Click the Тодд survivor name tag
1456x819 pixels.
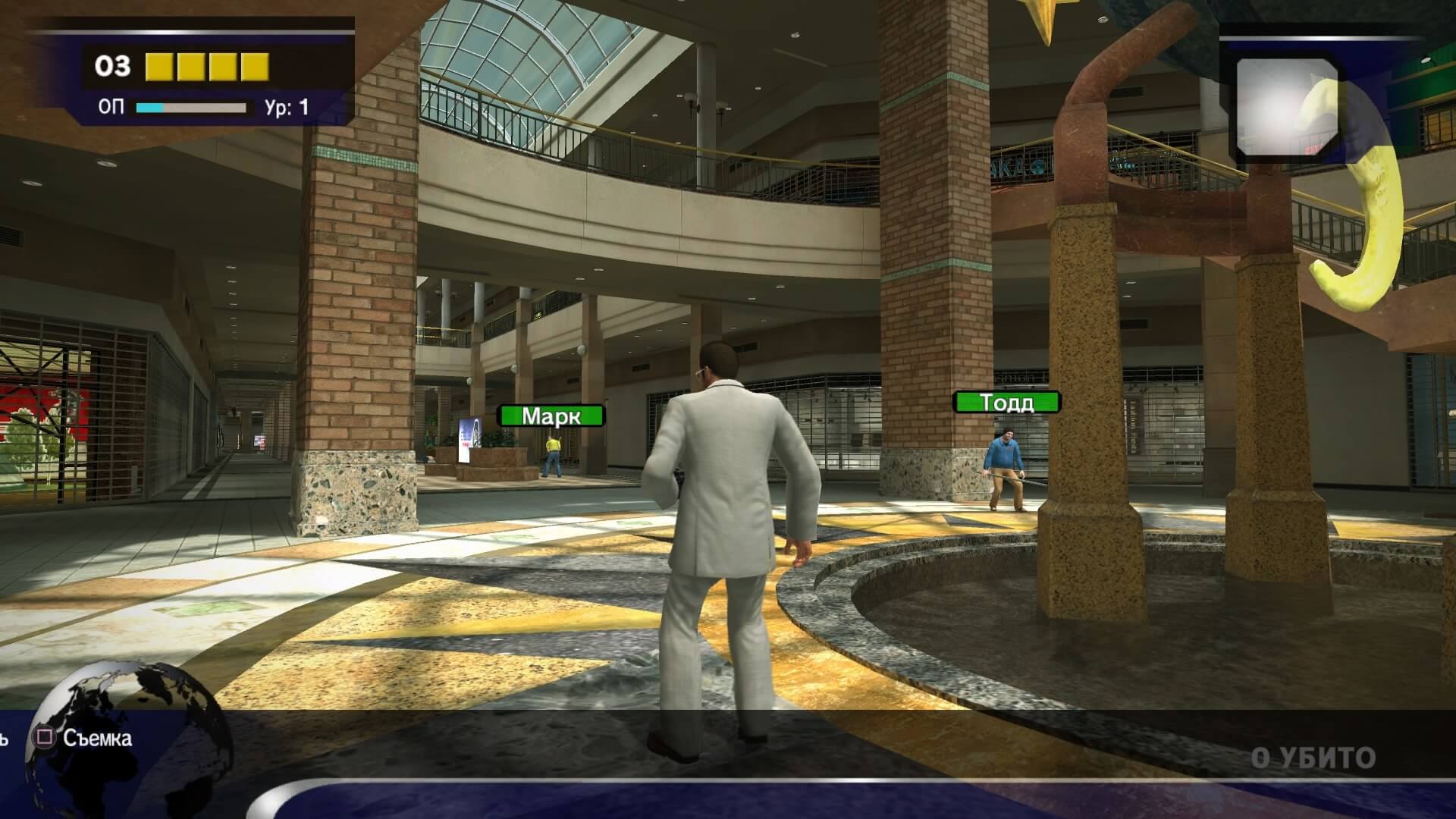(x=1006, y=402)
